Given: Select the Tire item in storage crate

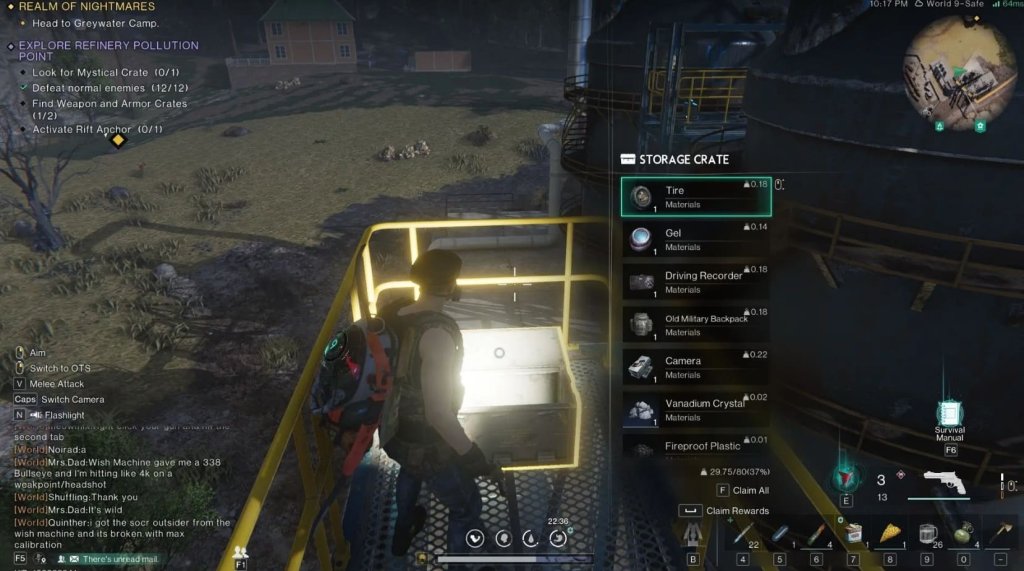Looking at the screenshot, I should pos(696,197).
